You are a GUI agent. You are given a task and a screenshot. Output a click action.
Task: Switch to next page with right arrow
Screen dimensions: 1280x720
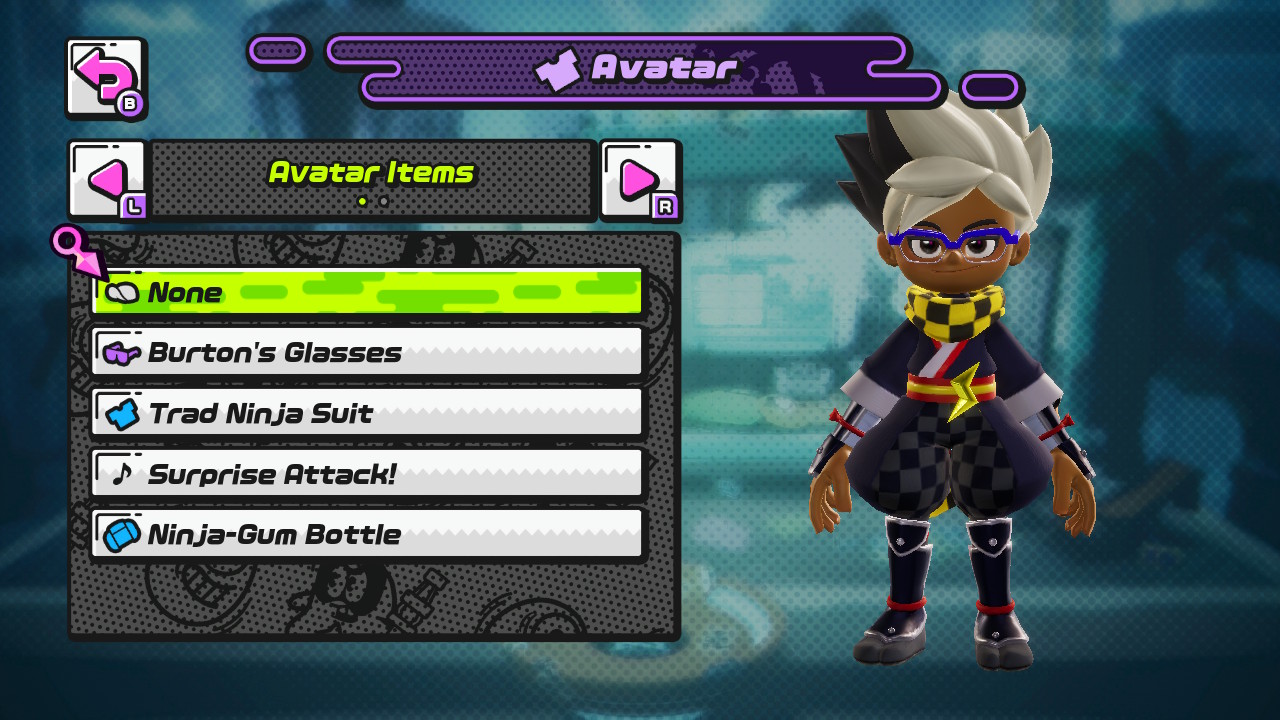(640, 180)
